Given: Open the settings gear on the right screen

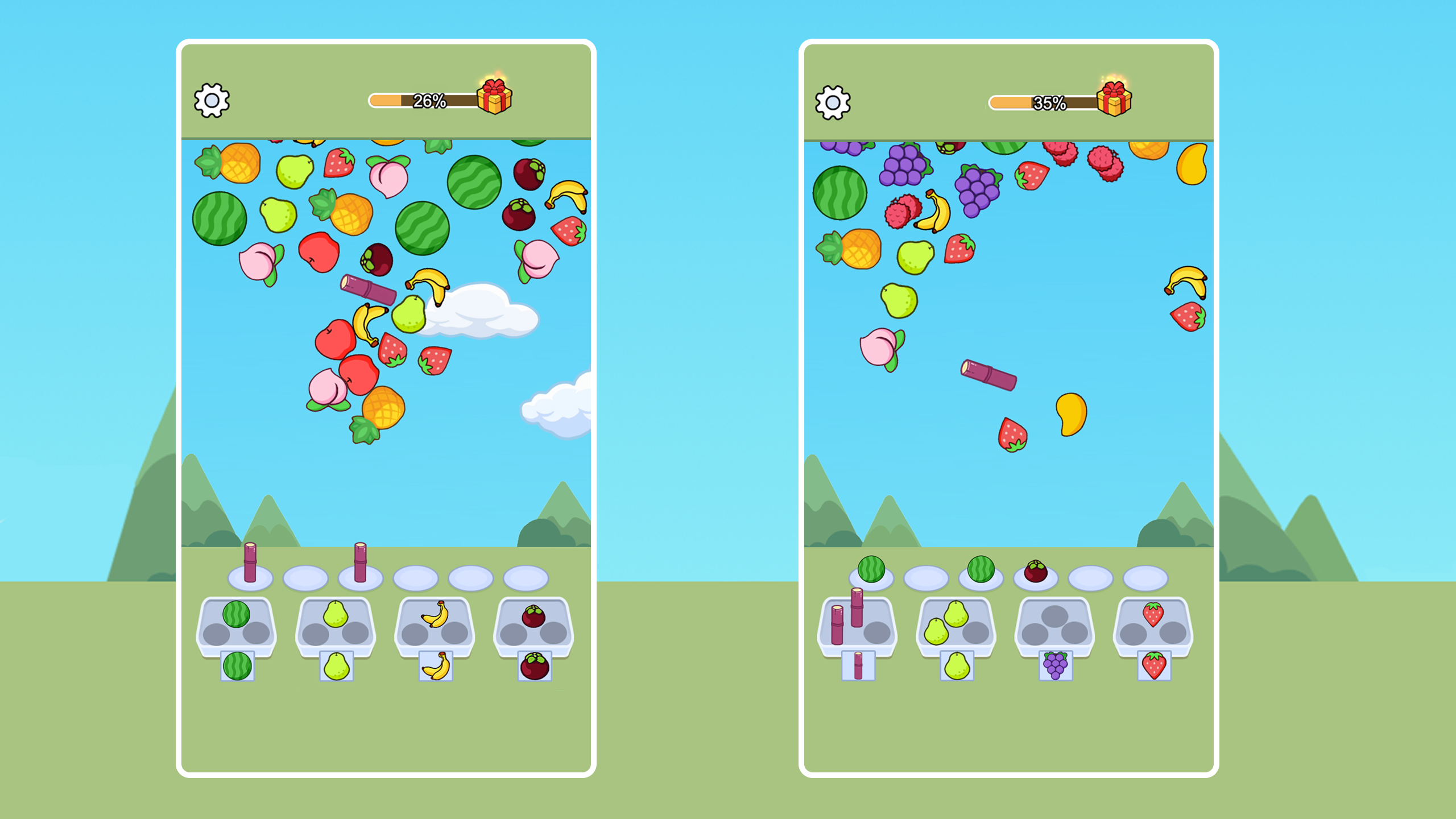Looking at the screenshot, I should click(833, 101).
